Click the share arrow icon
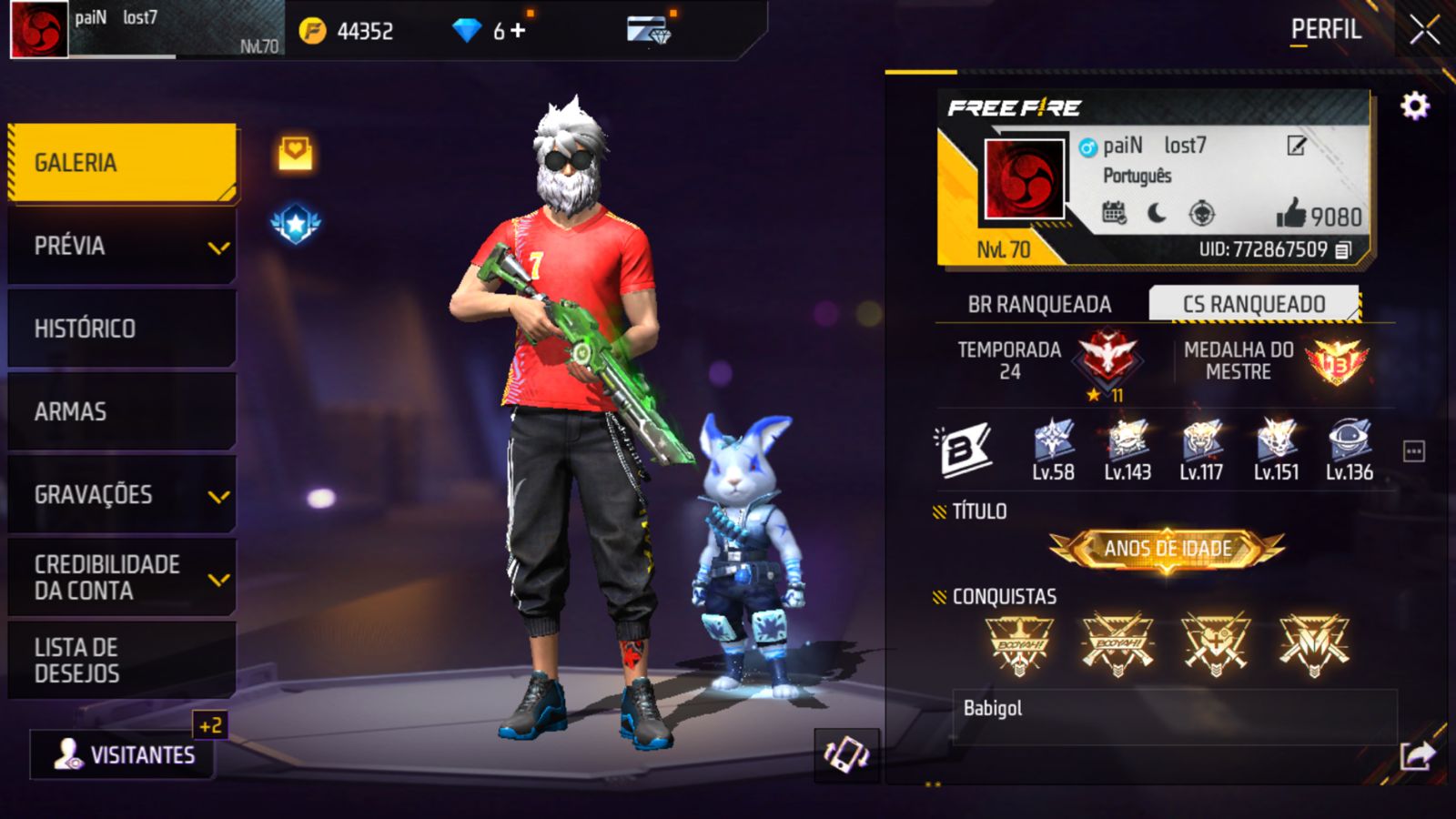1456x819 pixels. click(x=1417, y=755)
